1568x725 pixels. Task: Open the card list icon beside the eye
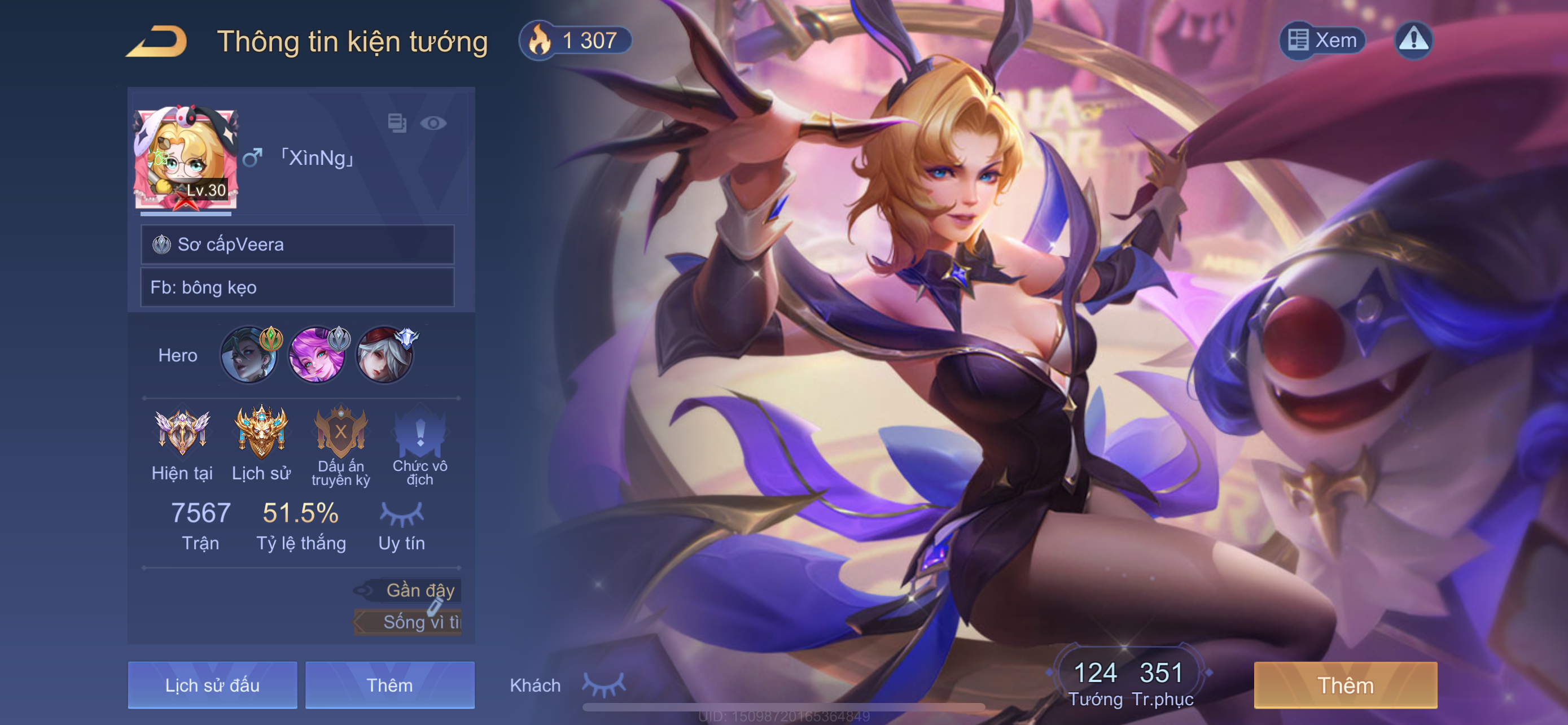(x=397, y=123)
